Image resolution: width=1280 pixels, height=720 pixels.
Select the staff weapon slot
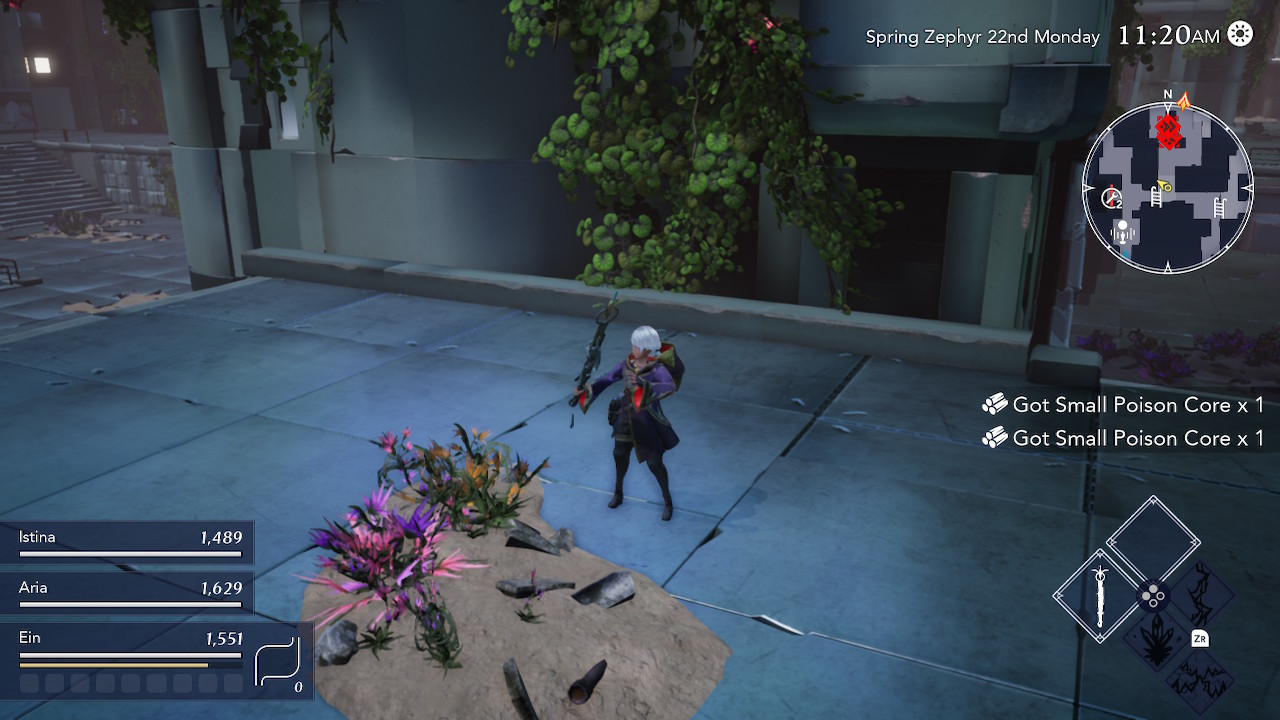coord(1100,597)
